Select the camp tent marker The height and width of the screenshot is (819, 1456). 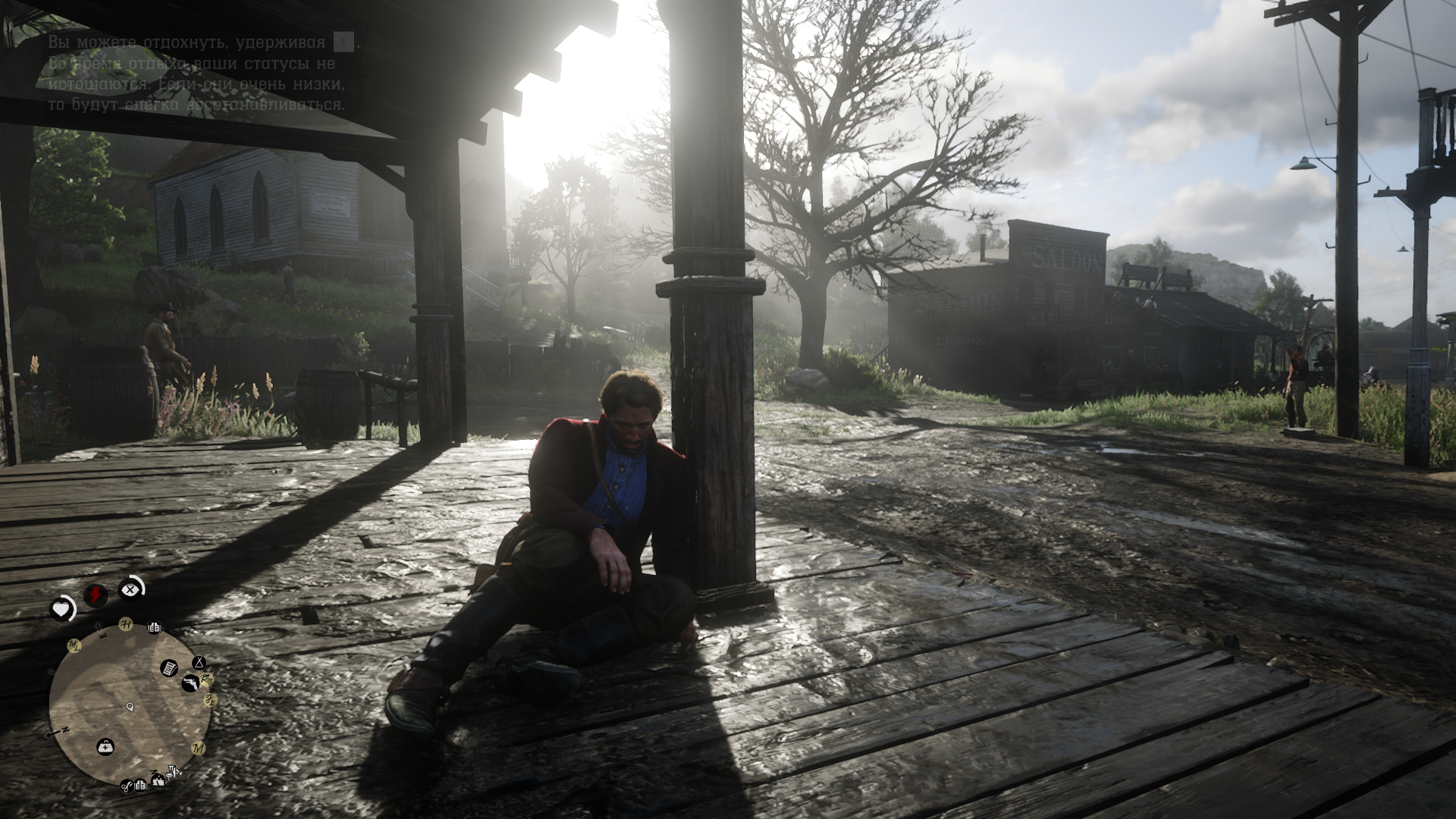pos(199,664)
